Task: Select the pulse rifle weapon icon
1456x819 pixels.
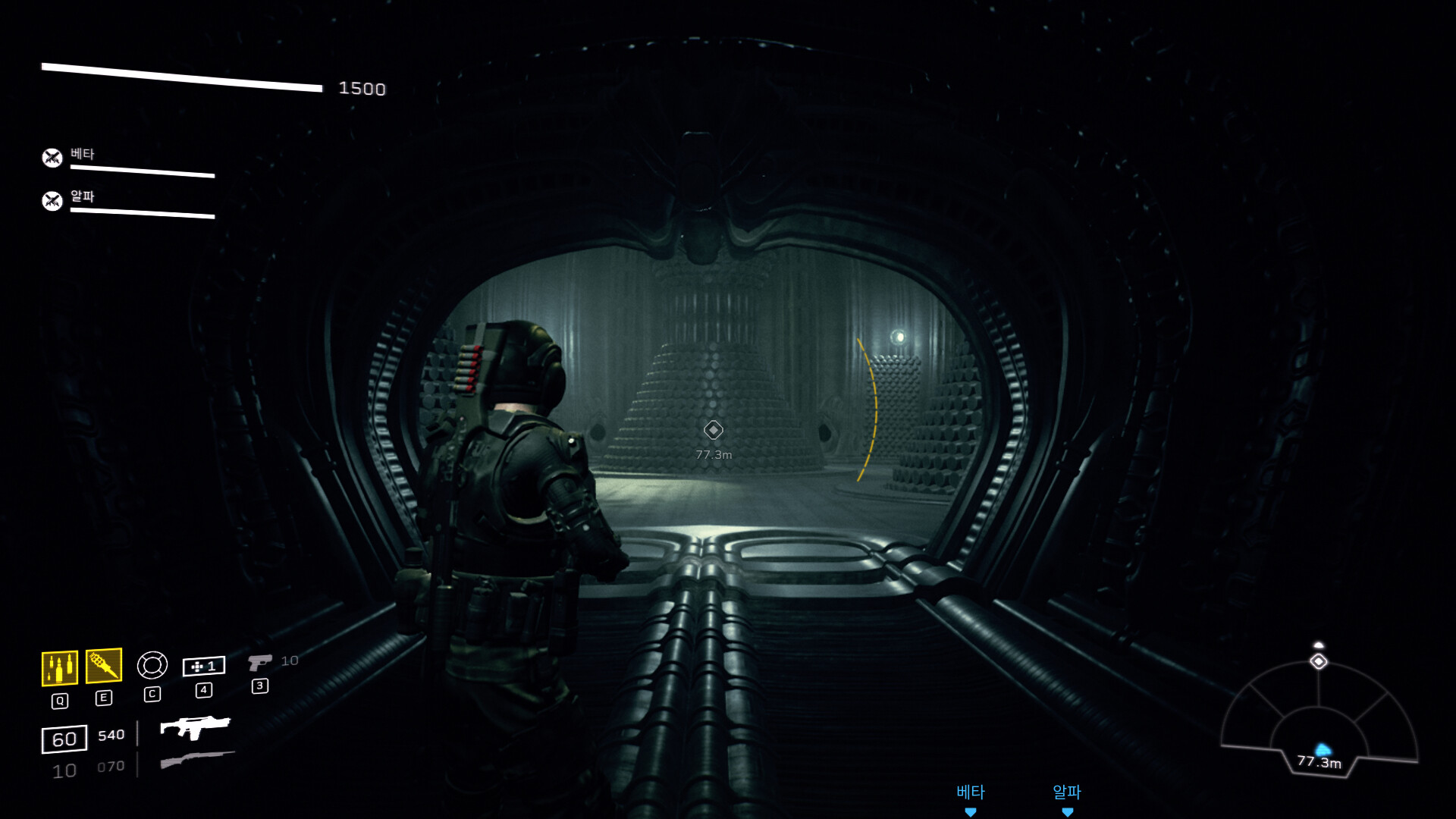Action: click(195, 727)
